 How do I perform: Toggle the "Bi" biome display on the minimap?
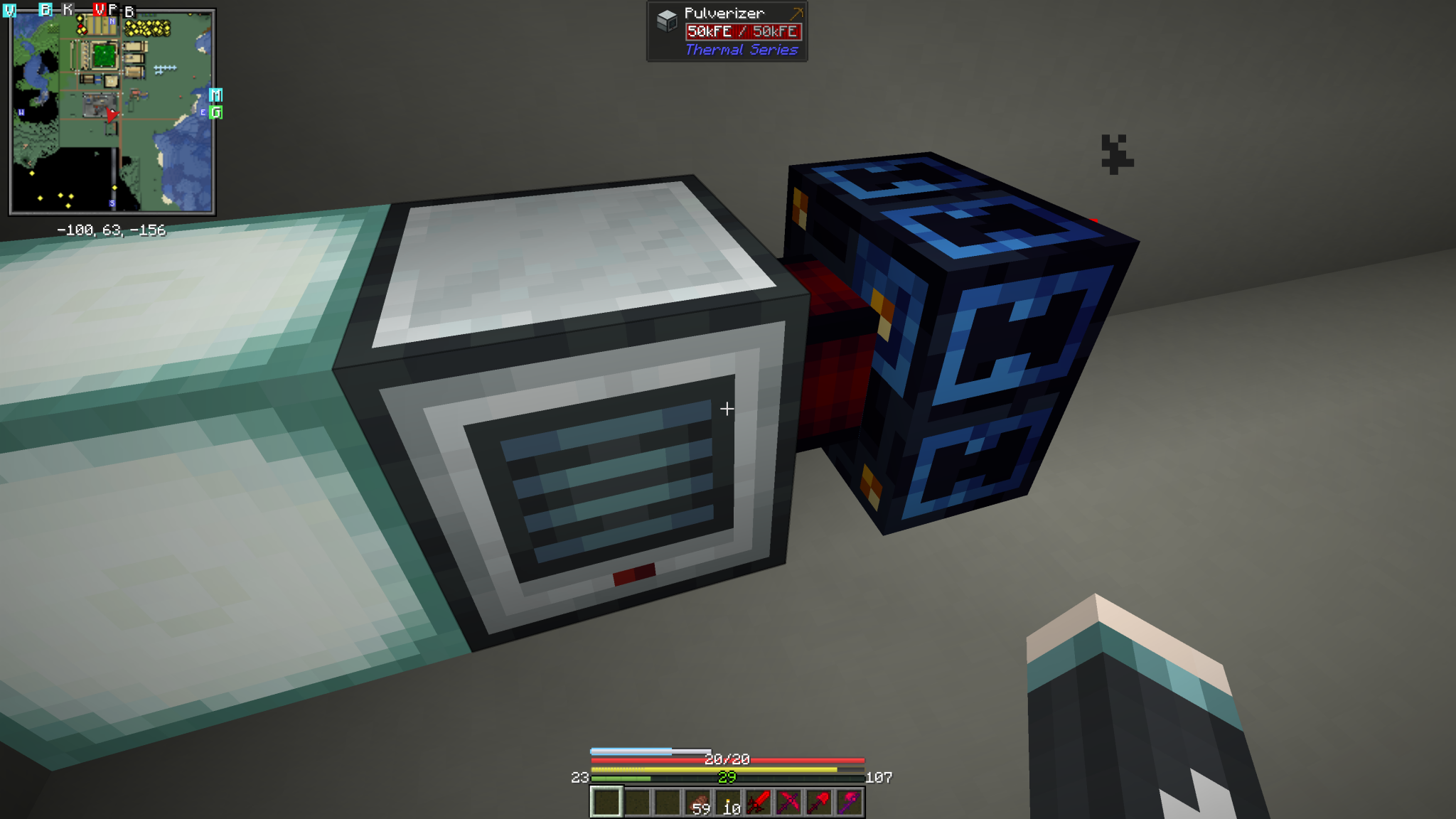(x=45, y=10)
